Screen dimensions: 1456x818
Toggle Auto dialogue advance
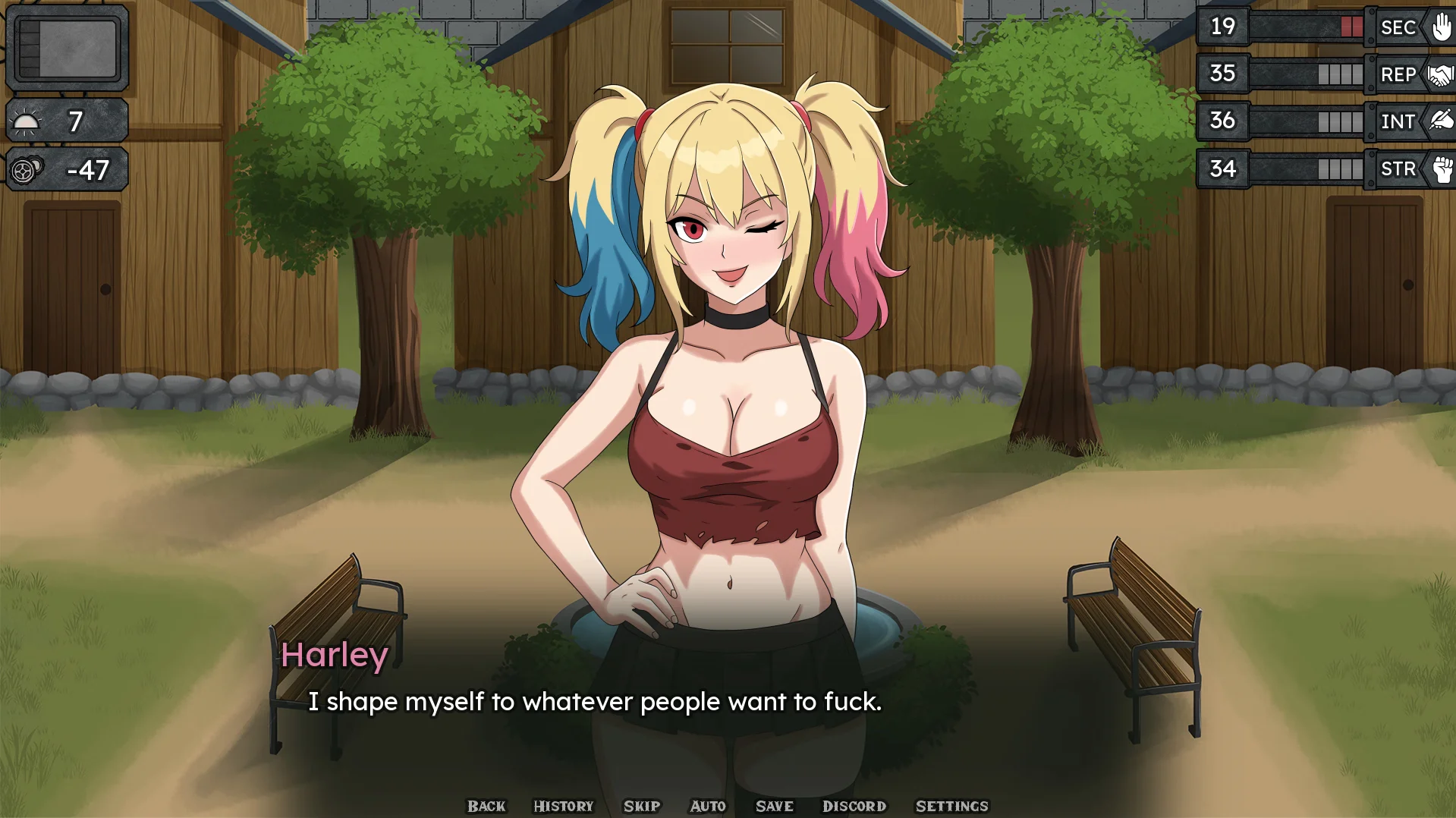708,806
